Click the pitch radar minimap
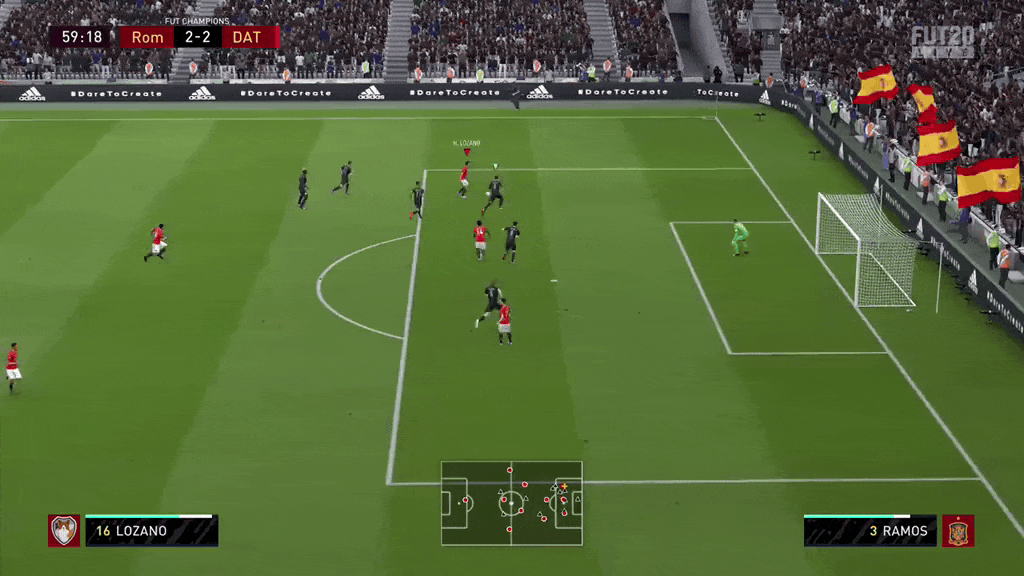Screen dimensions: 1024x576 point(511,503)
